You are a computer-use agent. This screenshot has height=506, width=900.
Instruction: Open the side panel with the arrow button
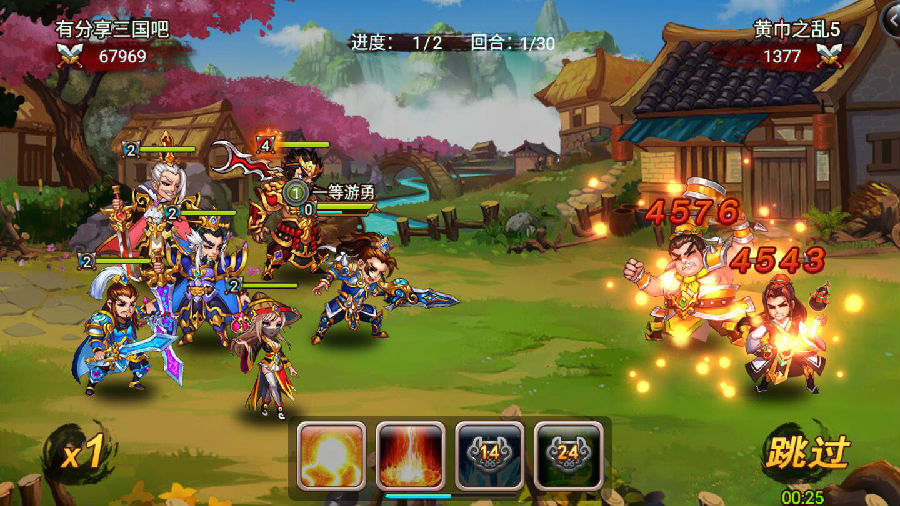click(x=891, y=17)
